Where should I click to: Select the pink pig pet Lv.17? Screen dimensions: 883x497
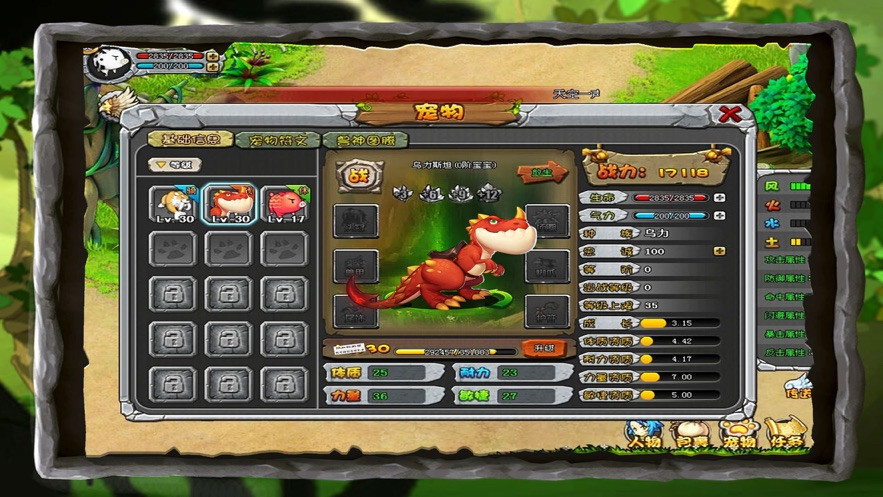[x=284, y=204]
